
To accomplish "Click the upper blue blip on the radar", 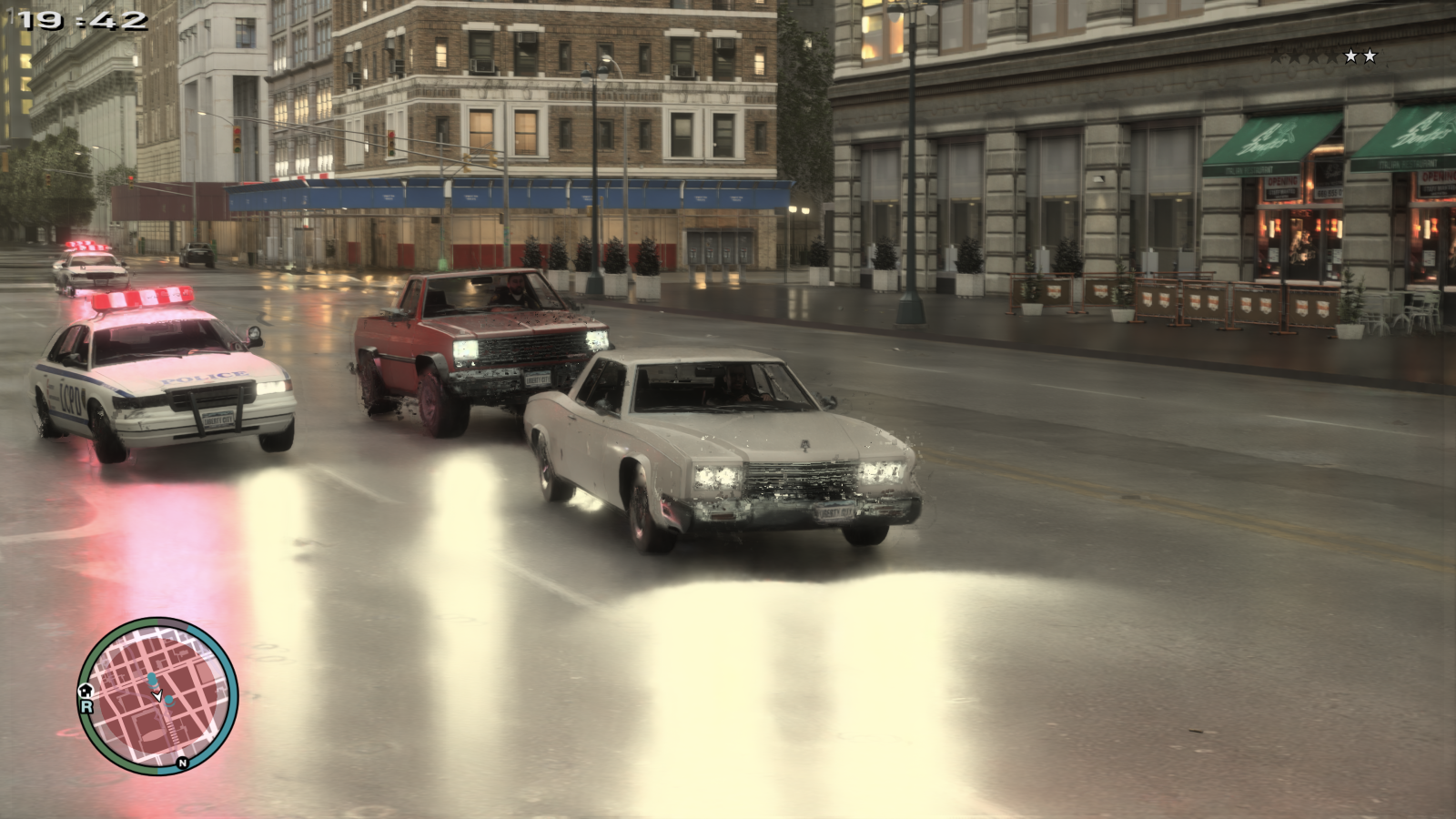I will pos(153,679).
